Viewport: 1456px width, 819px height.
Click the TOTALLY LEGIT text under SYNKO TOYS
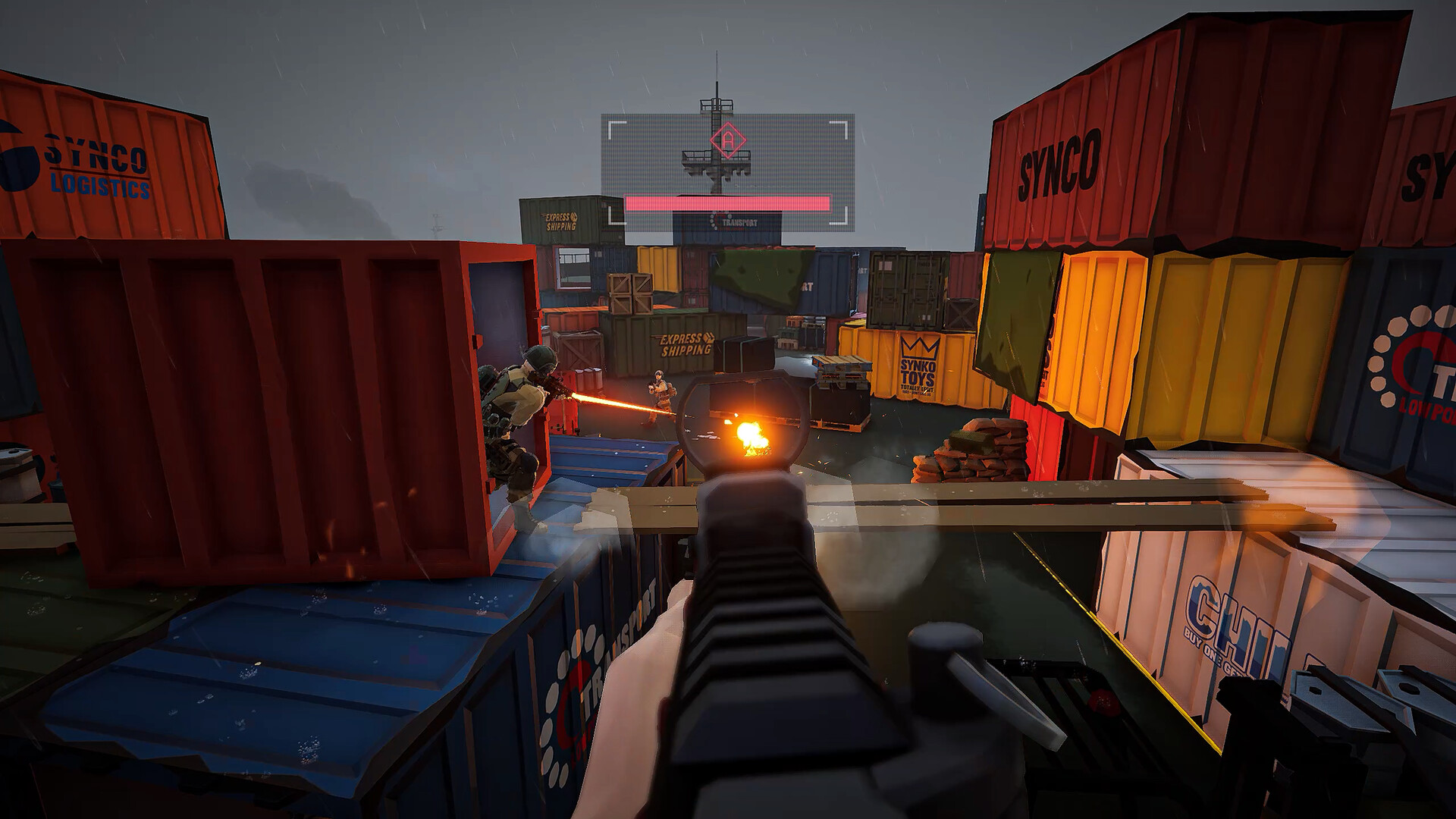coord(917,388)
